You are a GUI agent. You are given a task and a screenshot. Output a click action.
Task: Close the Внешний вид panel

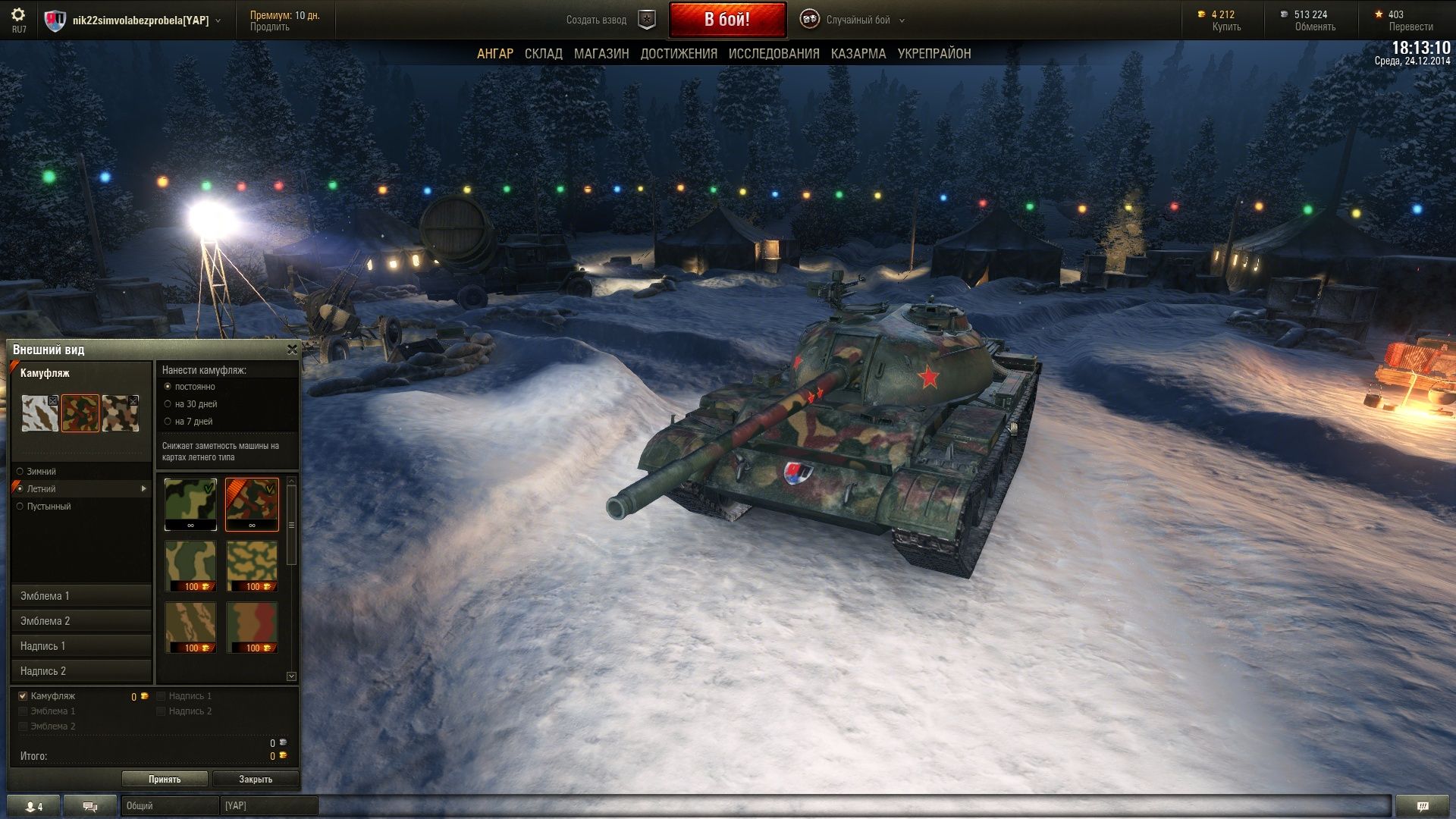click(292, 350)
